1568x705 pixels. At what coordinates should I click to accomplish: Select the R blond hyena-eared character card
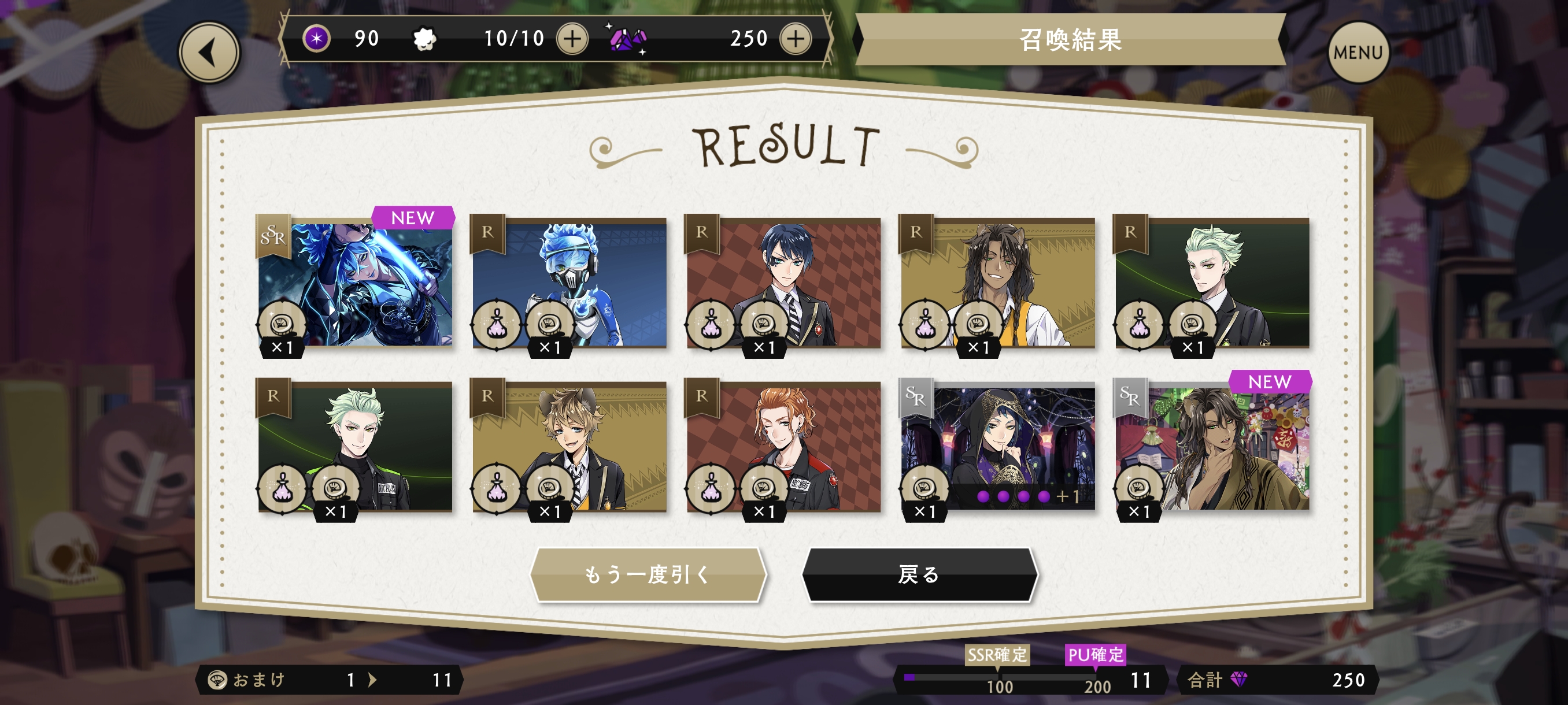coord(569,447)
